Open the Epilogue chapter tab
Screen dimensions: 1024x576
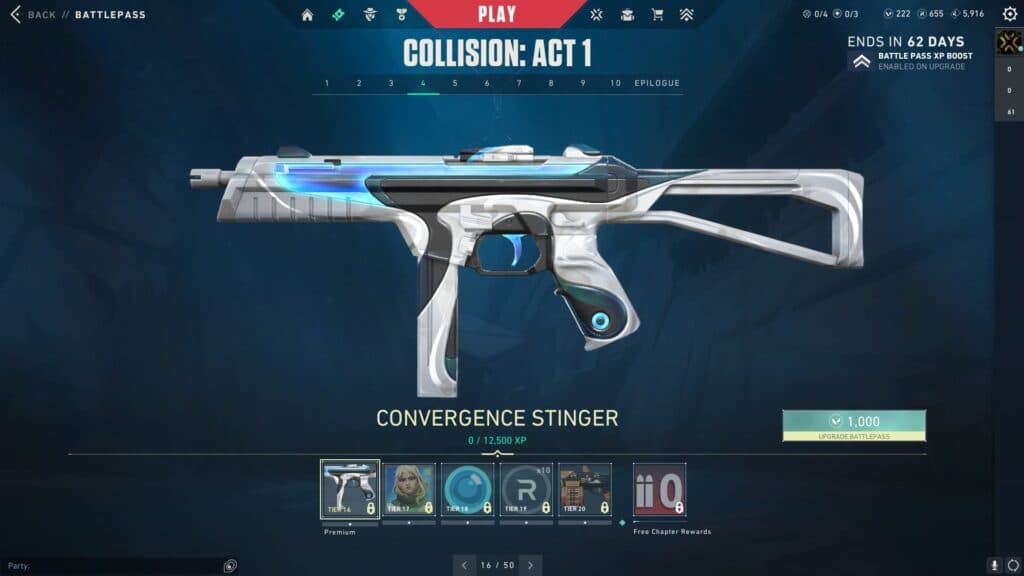(657, 83)
